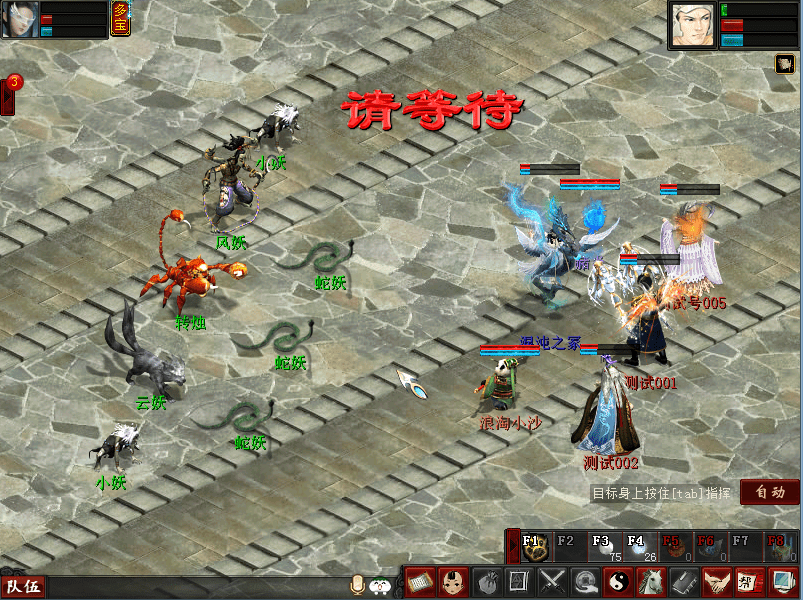This screenshot has width=803, height=600.
Task: Use the F5 hotbar item
Action: point(670,546)
